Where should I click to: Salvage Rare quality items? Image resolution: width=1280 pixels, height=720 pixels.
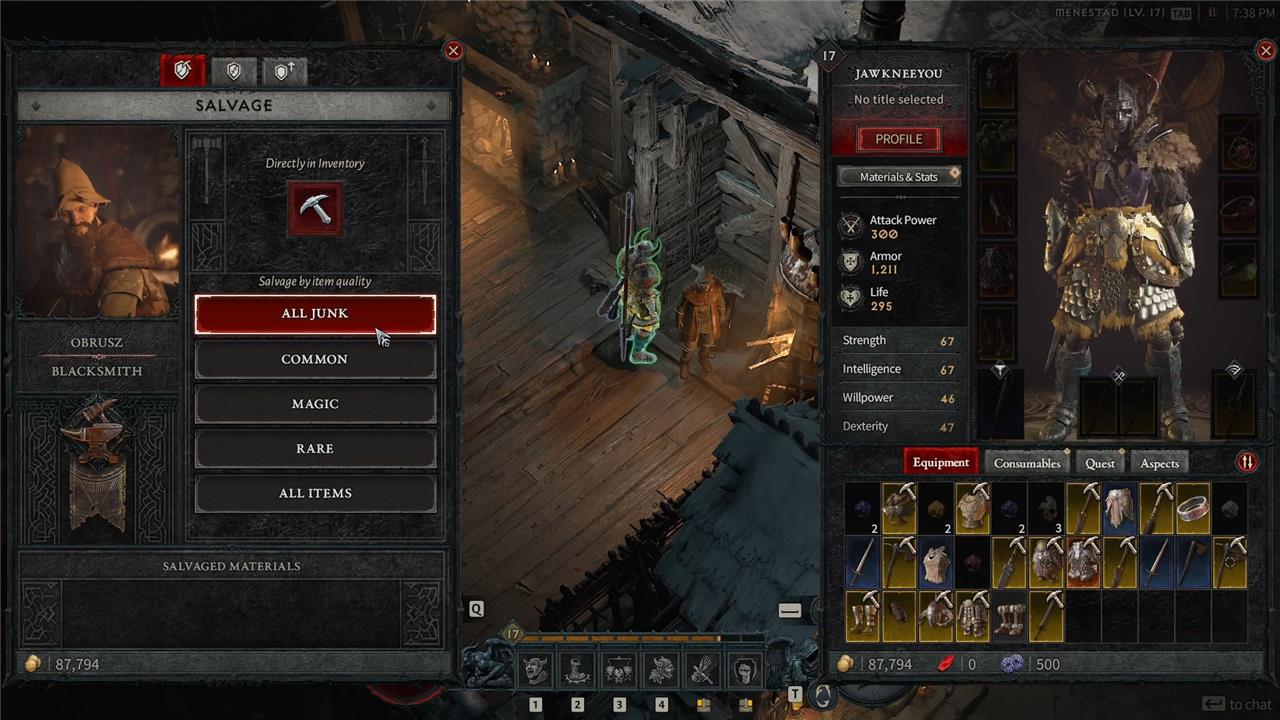(x=315, y=449)
